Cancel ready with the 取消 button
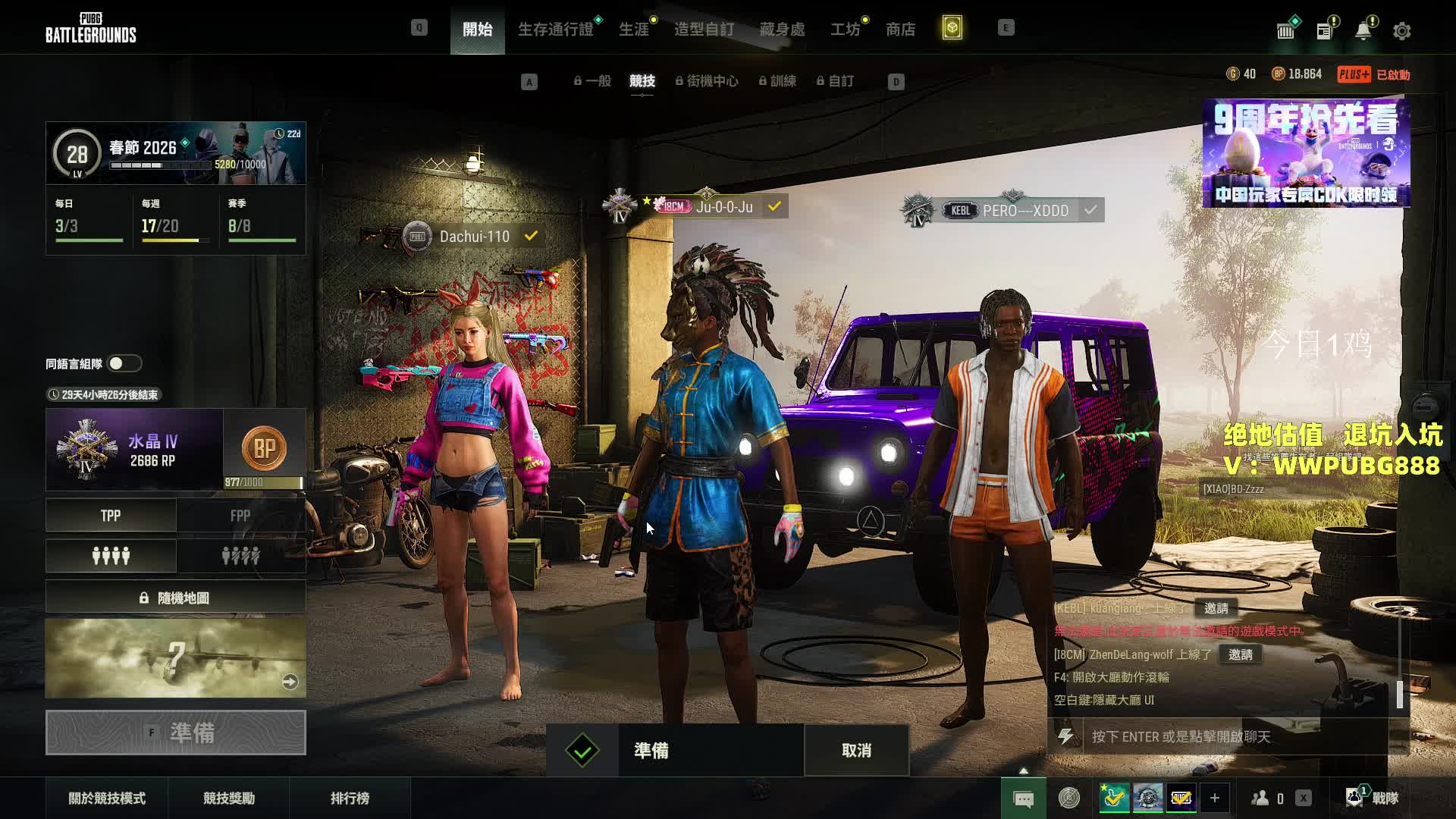This screenshot has width=1456, height=819. (x=856, y=751)
